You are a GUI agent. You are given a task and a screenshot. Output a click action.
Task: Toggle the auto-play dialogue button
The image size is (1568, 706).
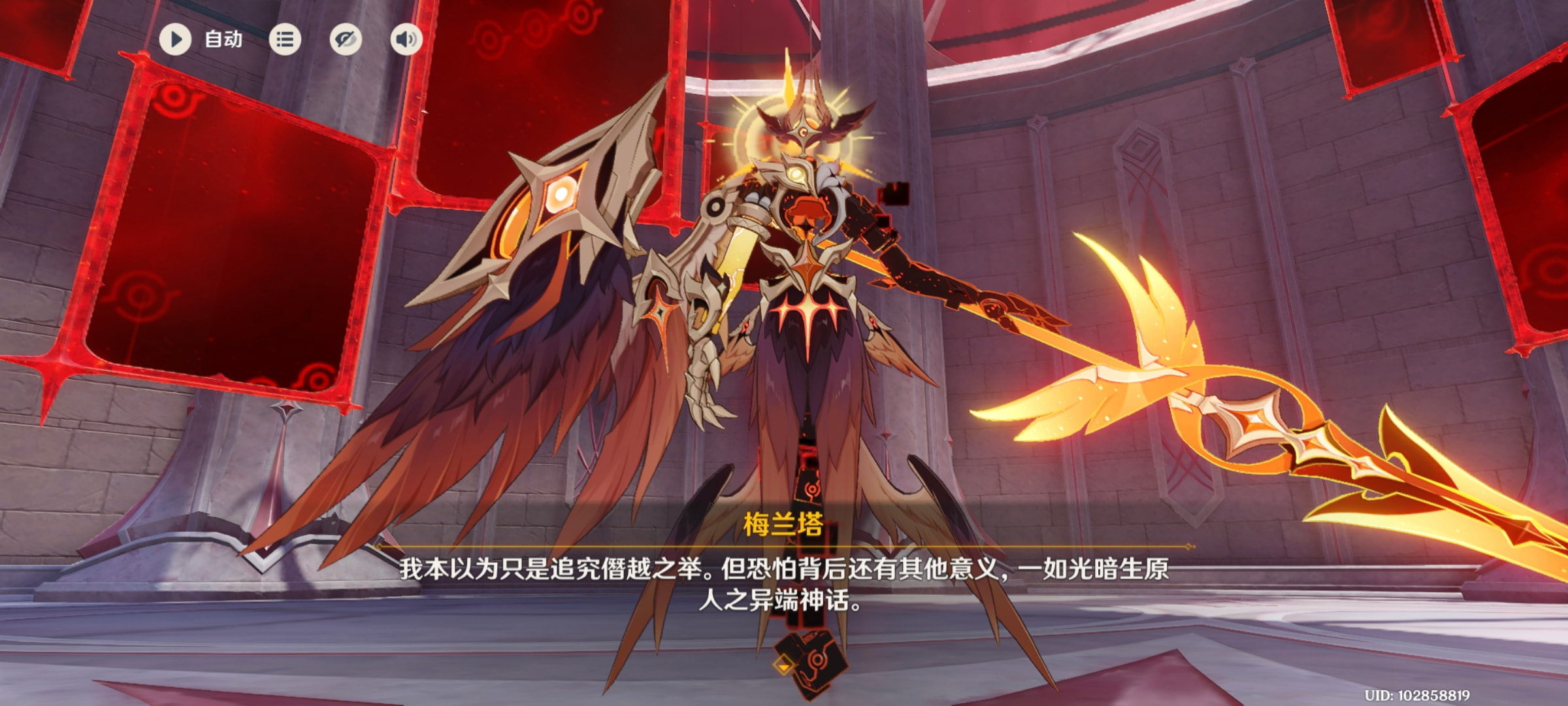point(175,39)
